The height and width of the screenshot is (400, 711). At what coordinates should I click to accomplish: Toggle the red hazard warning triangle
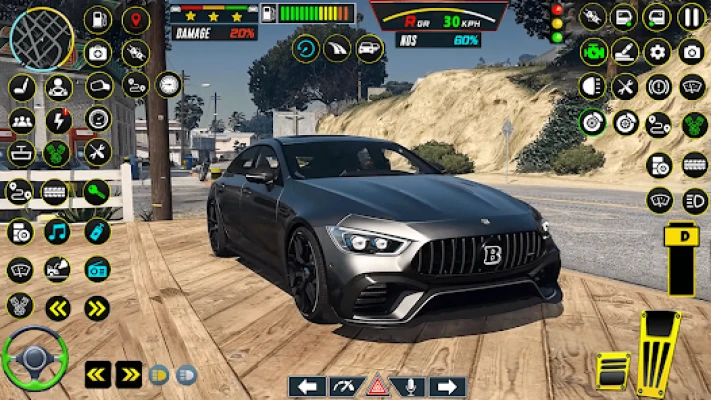377,386
